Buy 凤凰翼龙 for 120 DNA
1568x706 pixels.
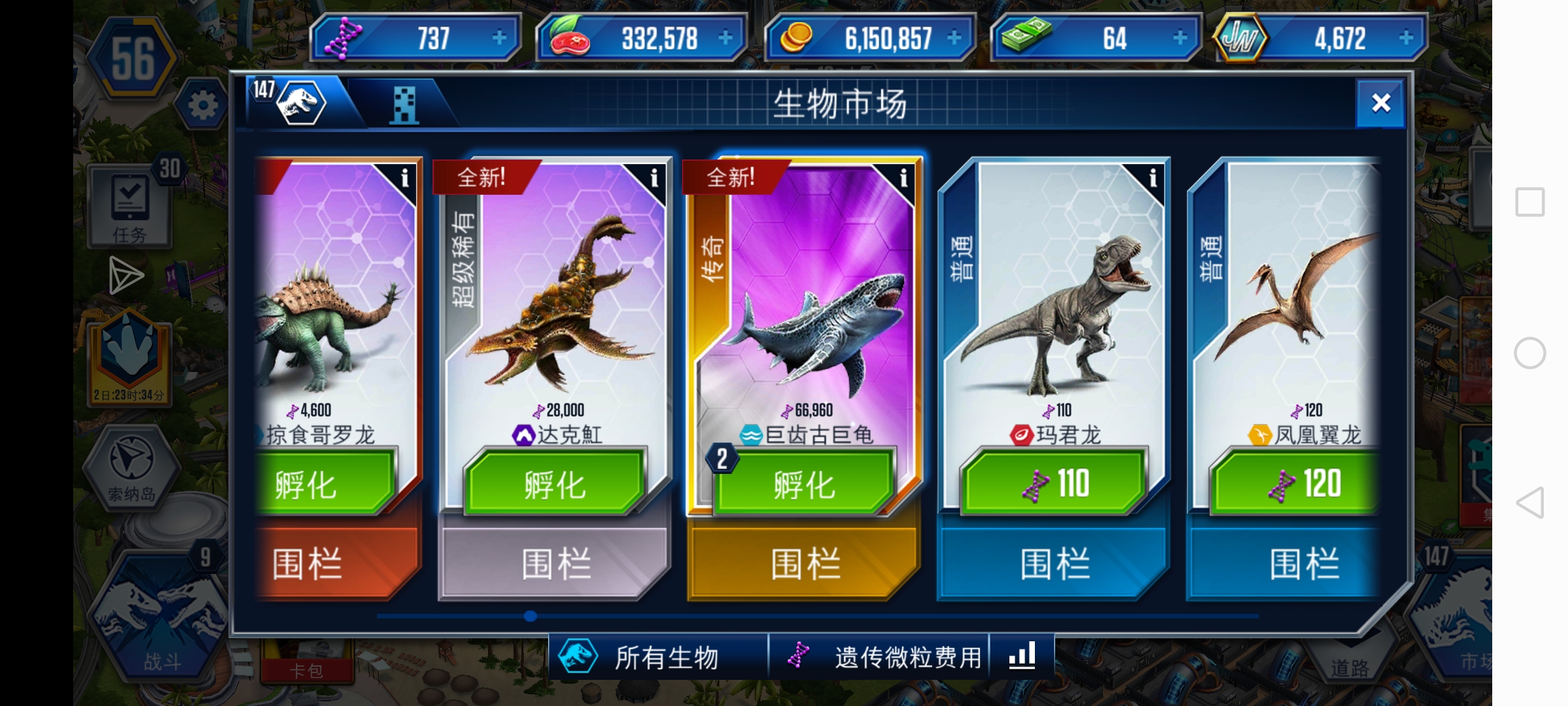[x=1300, y=484]
